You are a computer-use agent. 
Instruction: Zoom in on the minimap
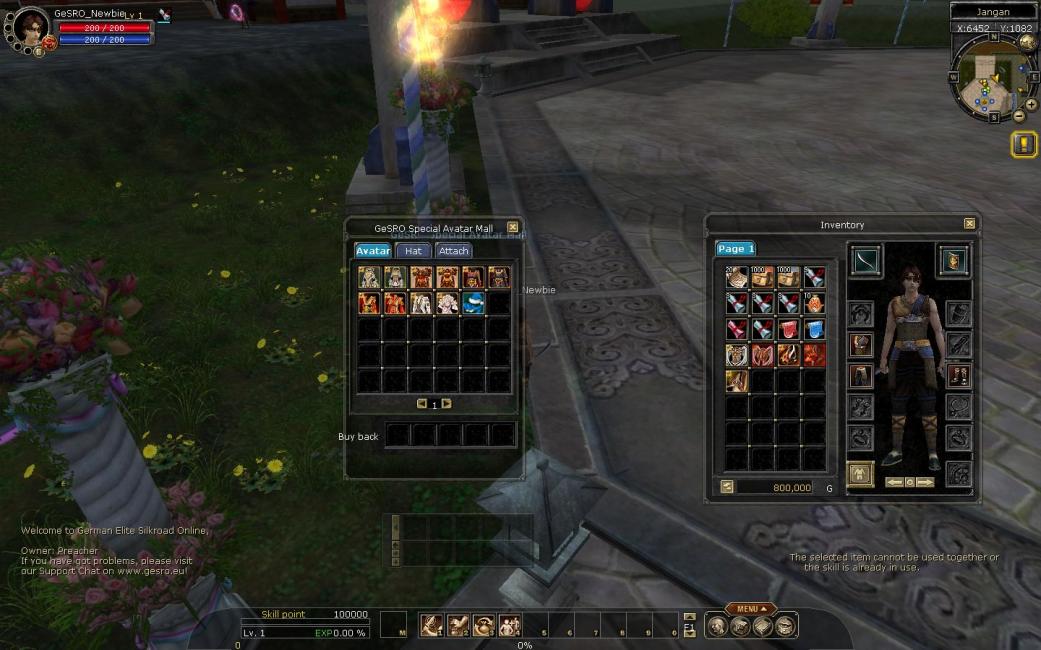click(1031, 104)
